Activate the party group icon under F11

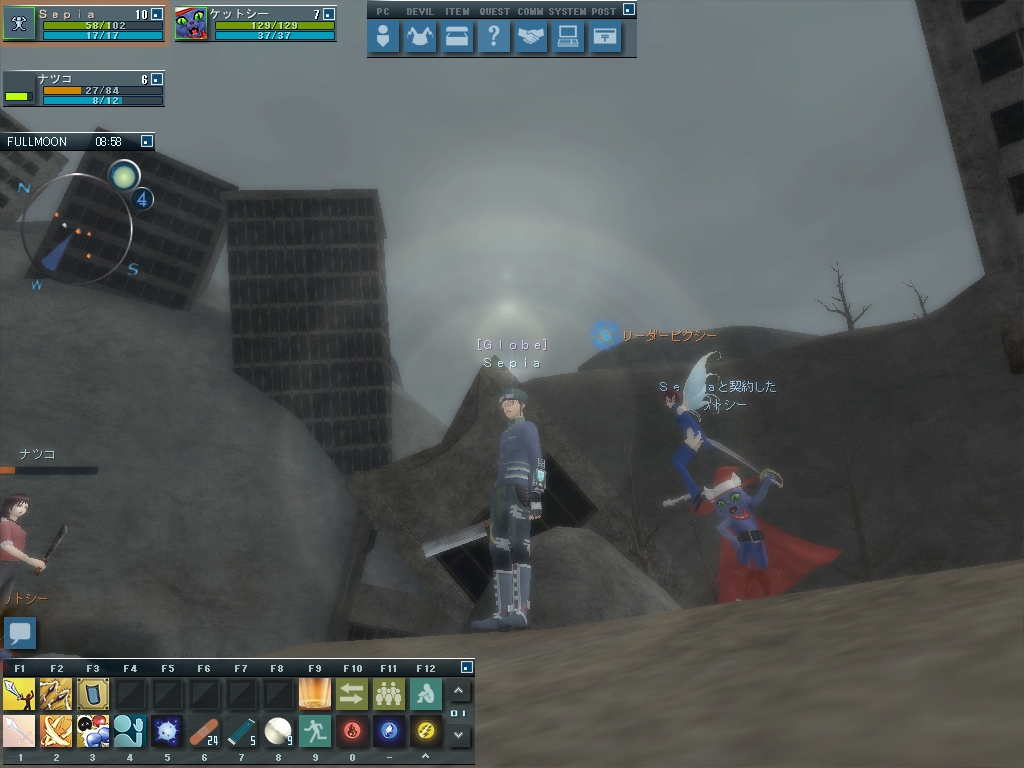click(388, 693)
